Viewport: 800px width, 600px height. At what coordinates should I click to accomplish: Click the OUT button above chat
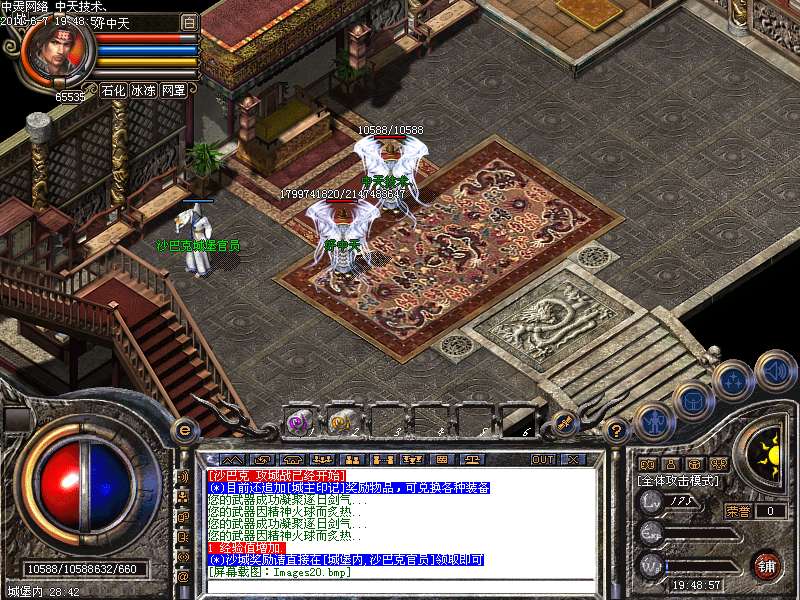pyautogui.click(x=543, y=459)
